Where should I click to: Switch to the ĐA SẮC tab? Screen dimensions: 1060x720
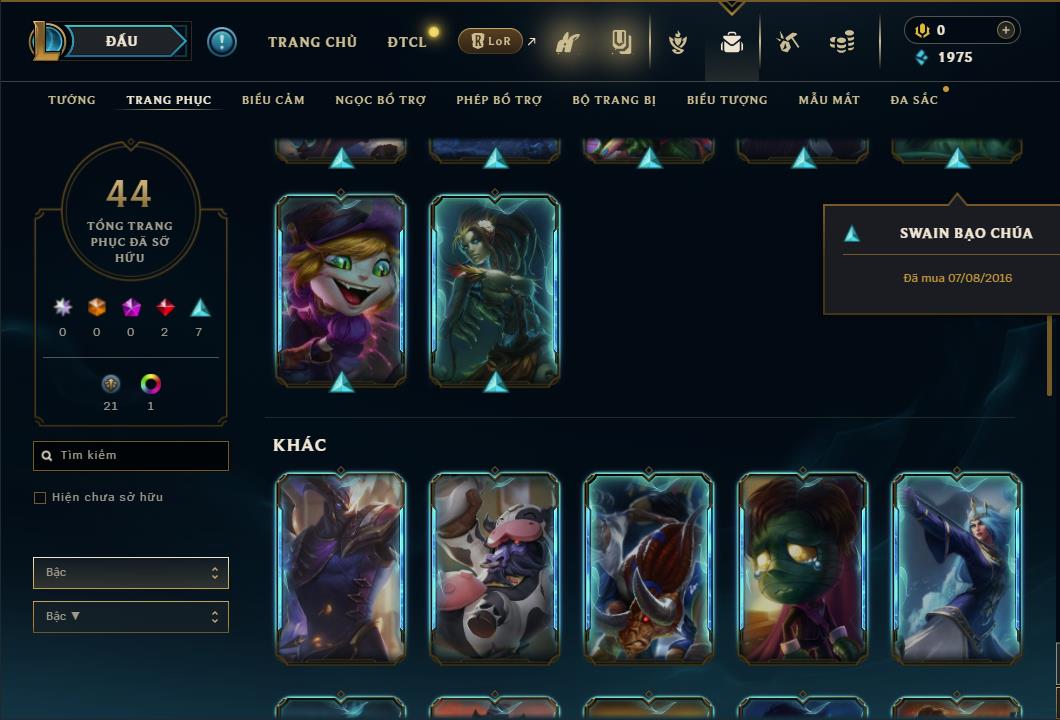(914, 100)
